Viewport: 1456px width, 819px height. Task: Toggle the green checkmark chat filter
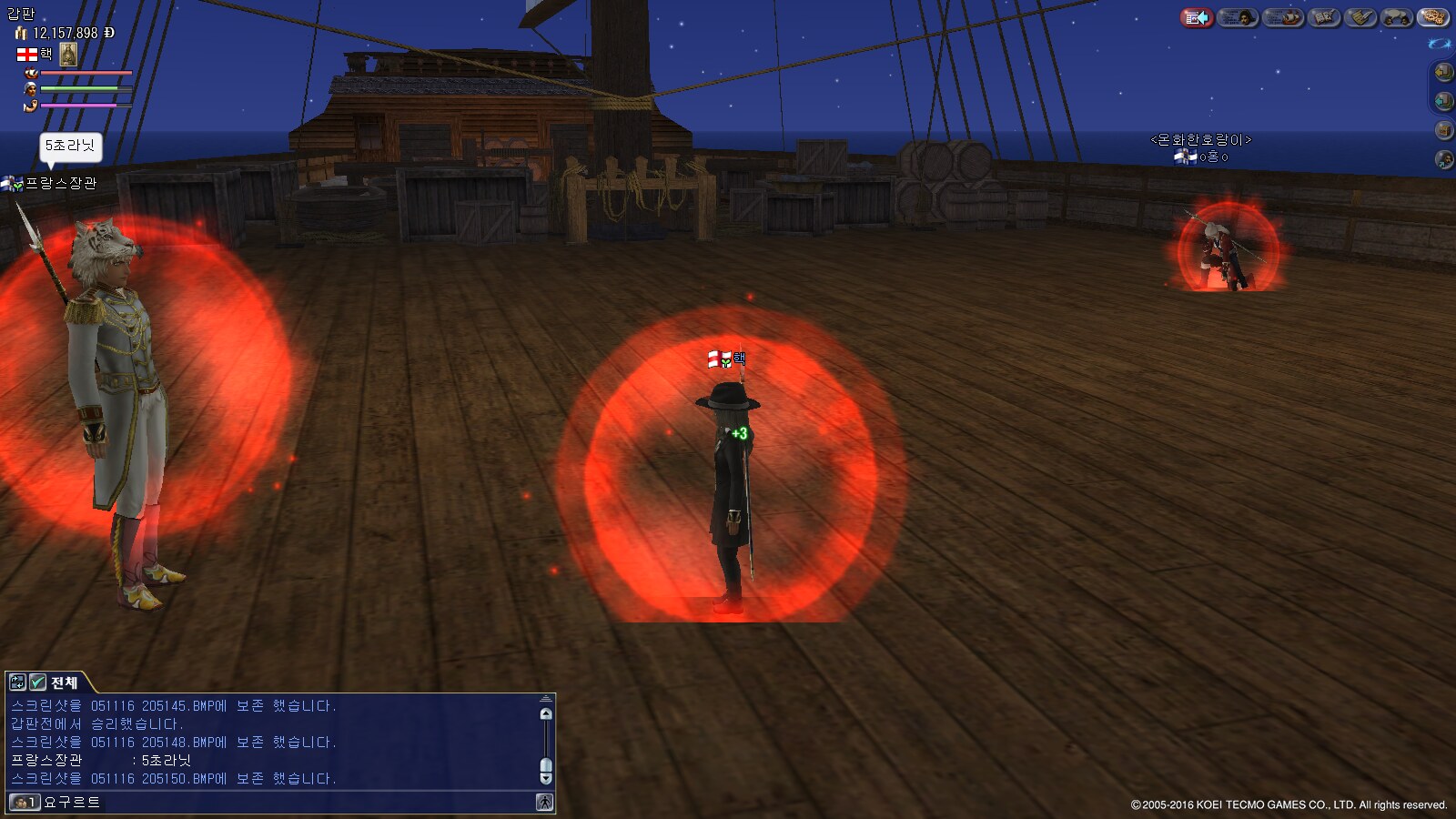coord(37,682)
